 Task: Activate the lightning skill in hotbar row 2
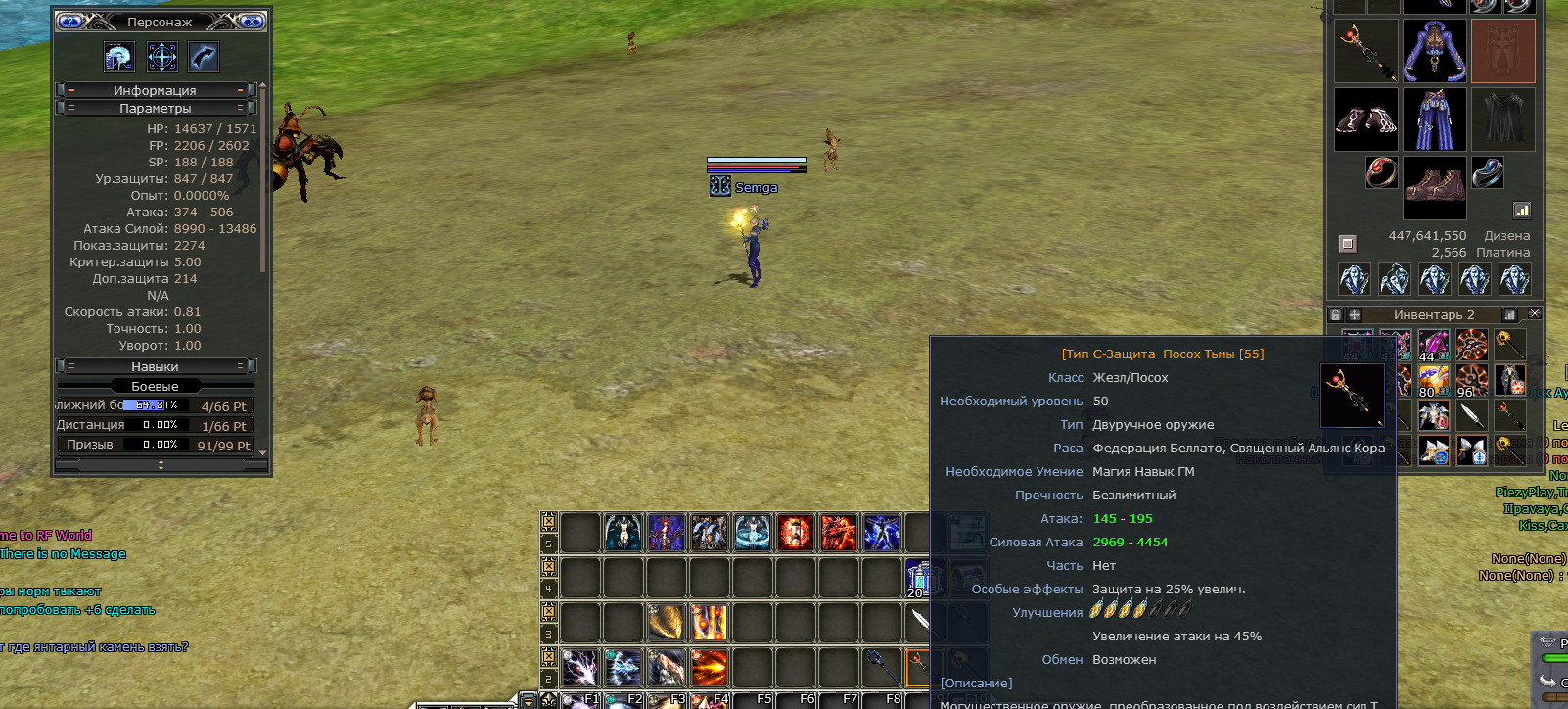(x=580, y=668)
